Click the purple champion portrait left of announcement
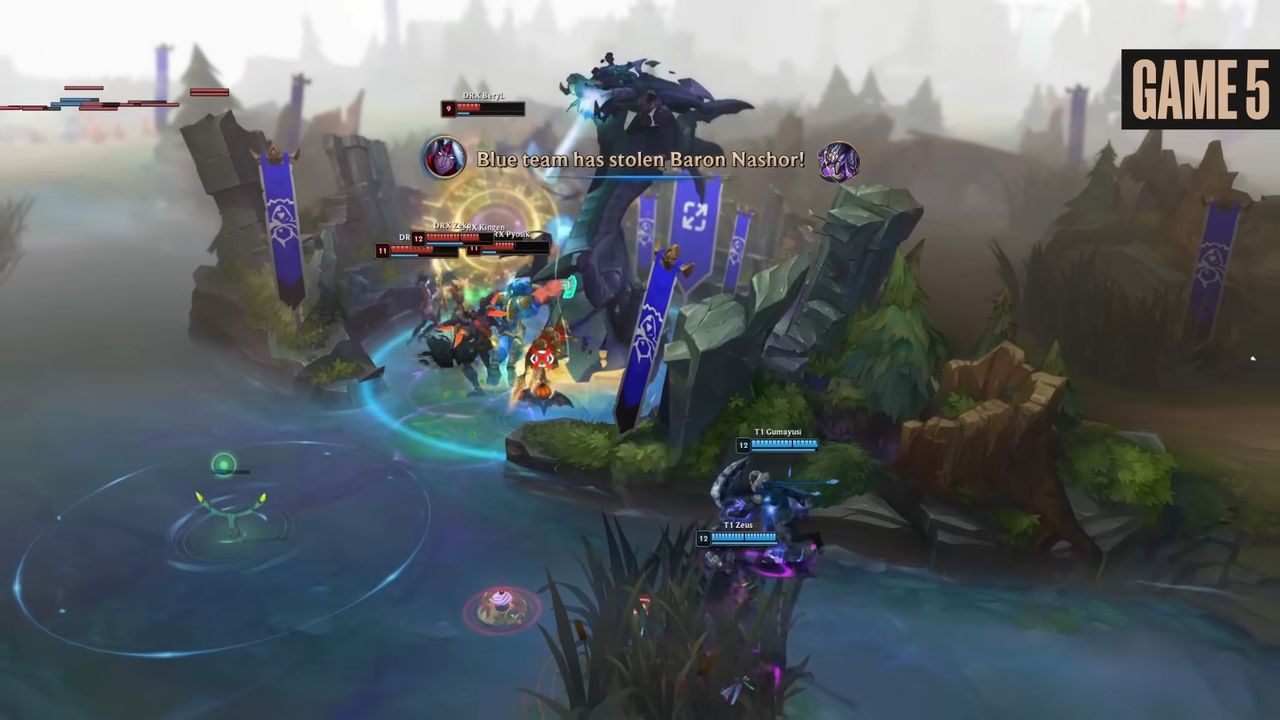The width and height of the screenshot is (1280, 720). (443, 158)
